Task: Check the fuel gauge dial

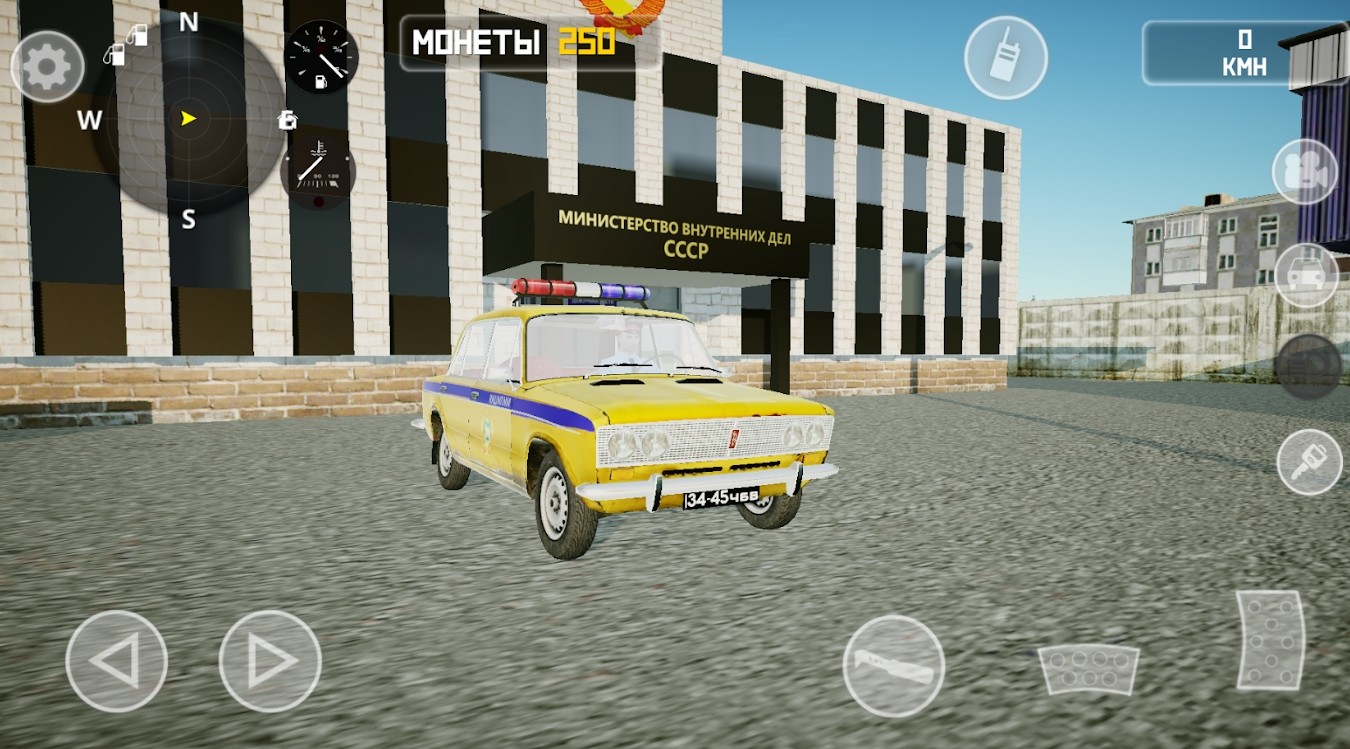Action: point(320,56)
